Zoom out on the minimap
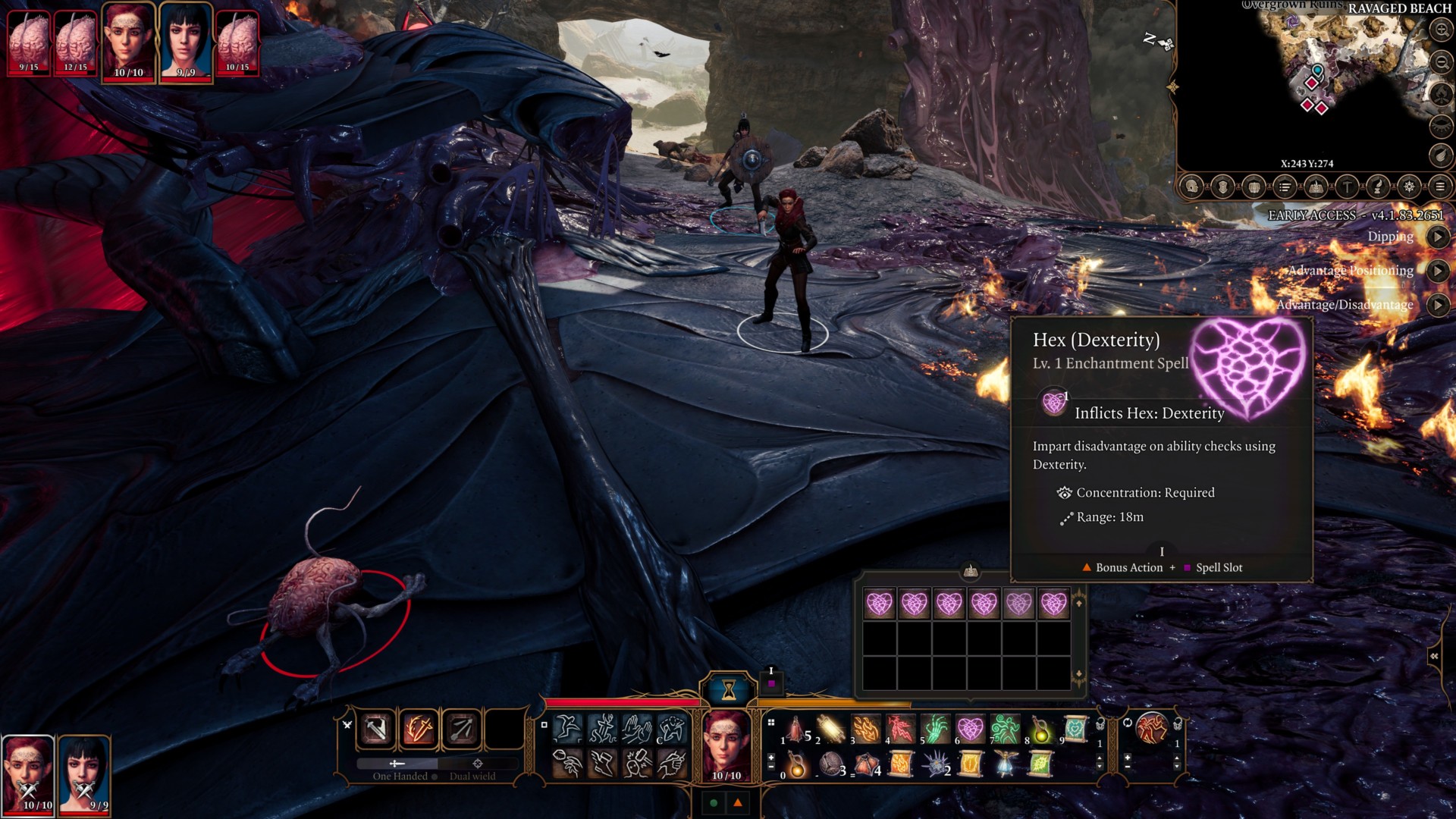Screen dimensions: 1456x819 pyautogui.click(x=1440, y=62)
